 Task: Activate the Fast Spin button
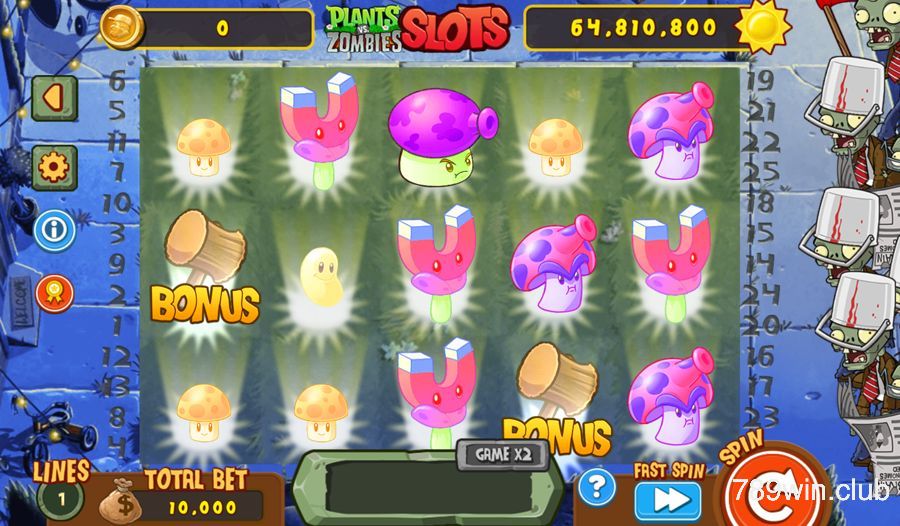[x=667, y=499]
